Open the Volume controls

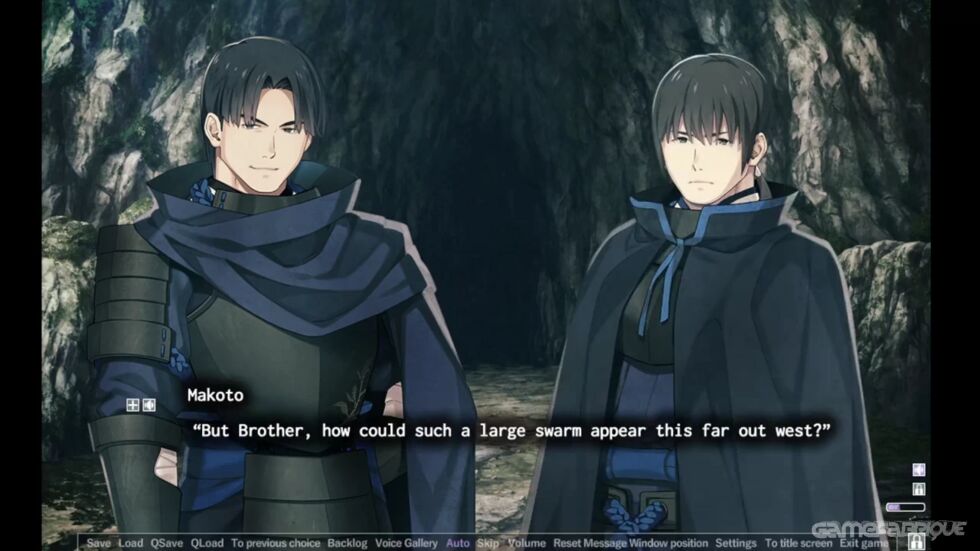(526, 543)
